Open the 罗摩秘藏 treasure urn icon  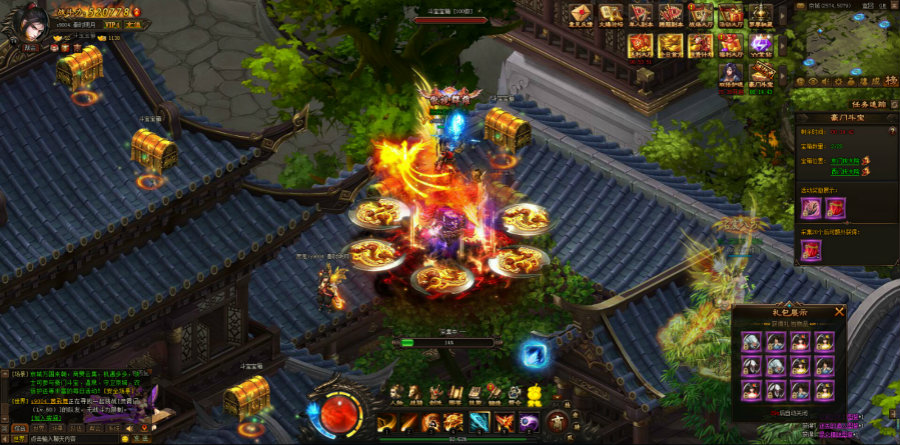pyautogui.click(x=761, y=14)
